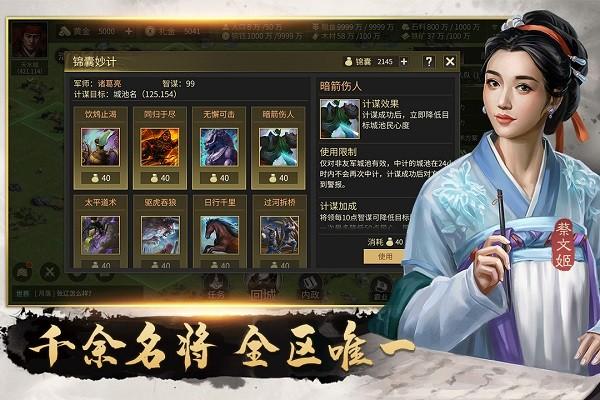Screen dimensions: 600x400
Task: Open the question mark help button
Action: coord(429,61)
